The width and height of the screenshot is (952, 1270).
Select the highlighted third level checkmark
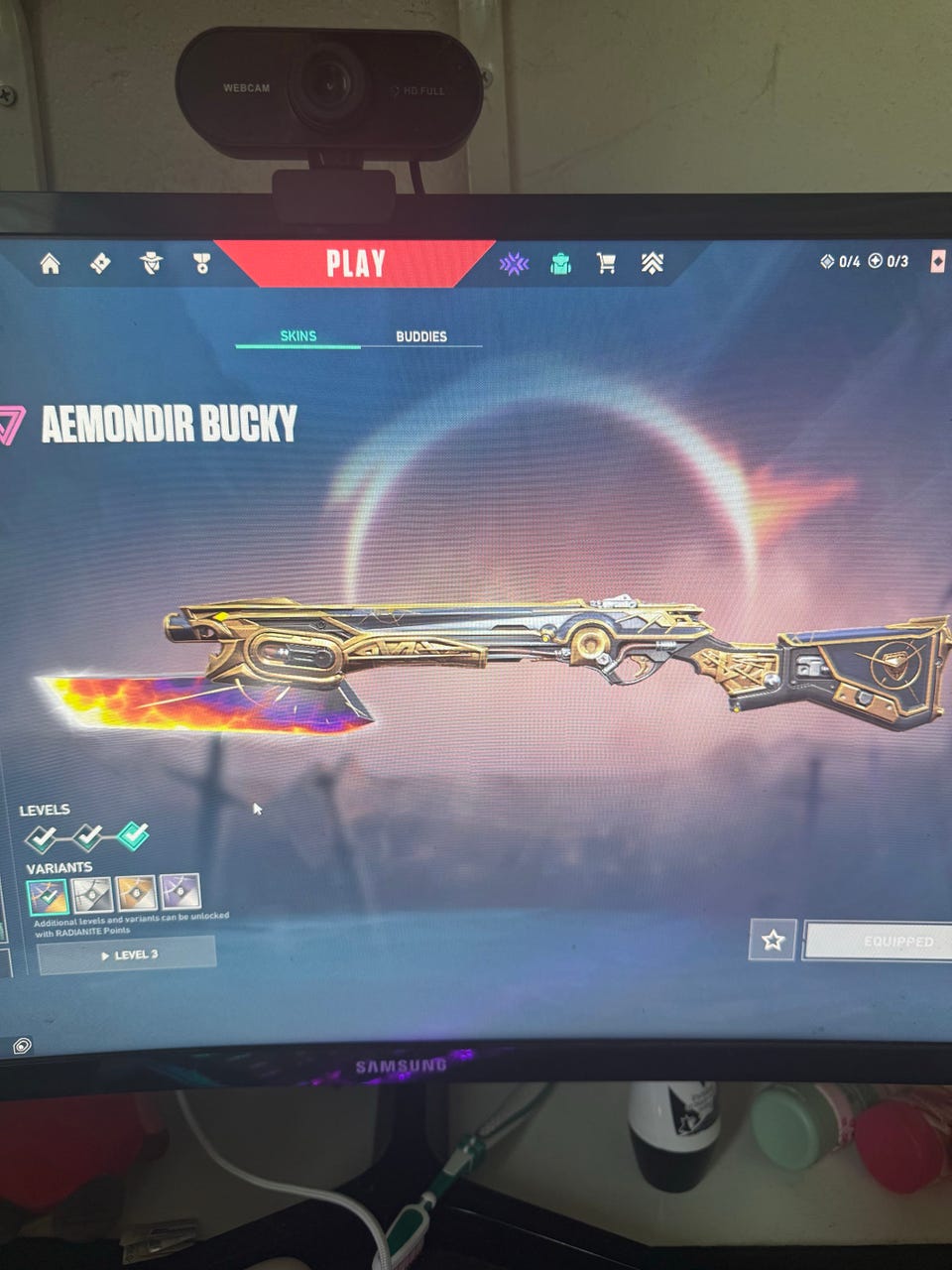point(133,836)
